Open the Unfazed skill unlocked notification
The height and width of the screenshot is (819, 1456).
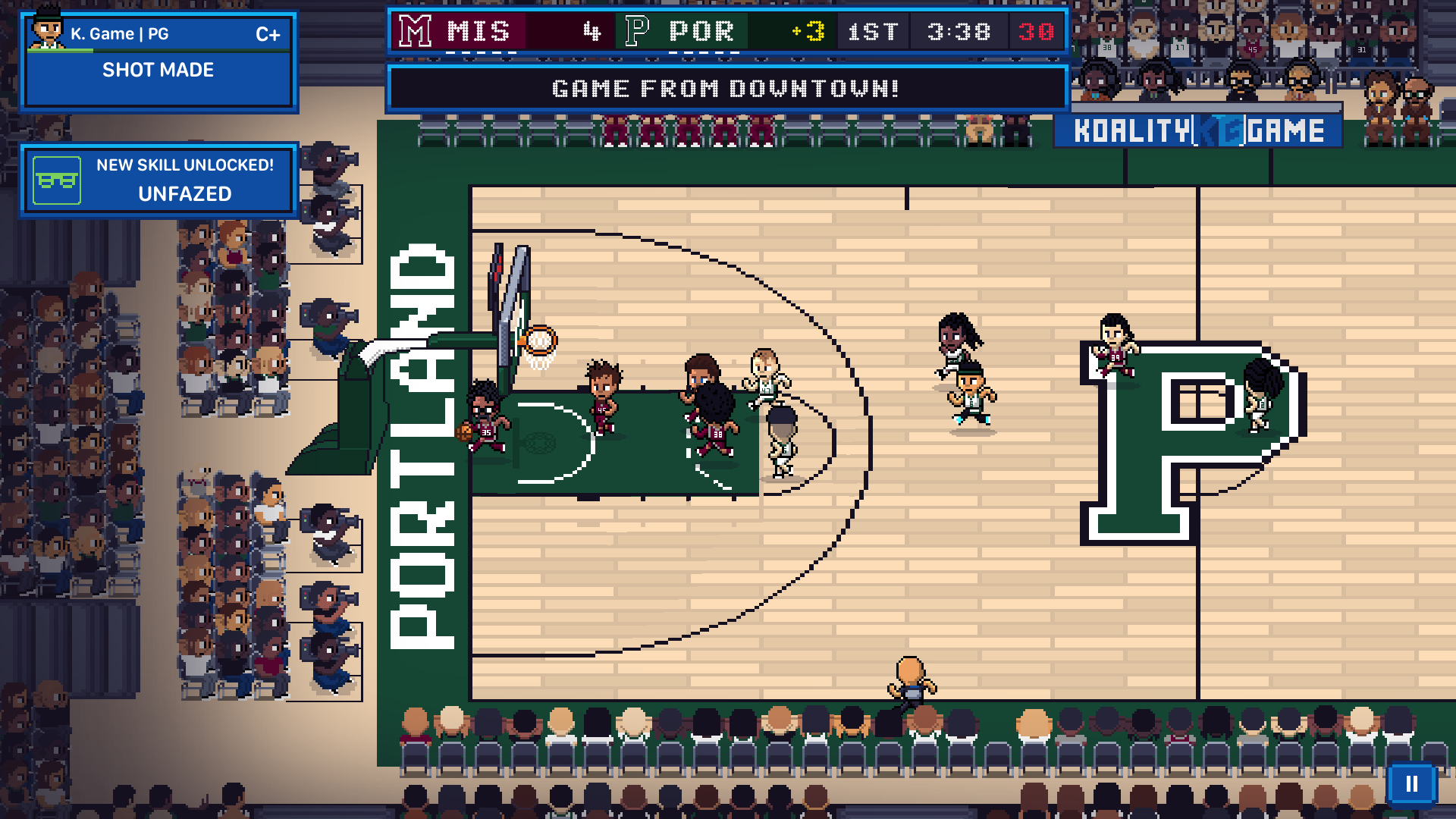pyautogui.click(x=159, y=180)
